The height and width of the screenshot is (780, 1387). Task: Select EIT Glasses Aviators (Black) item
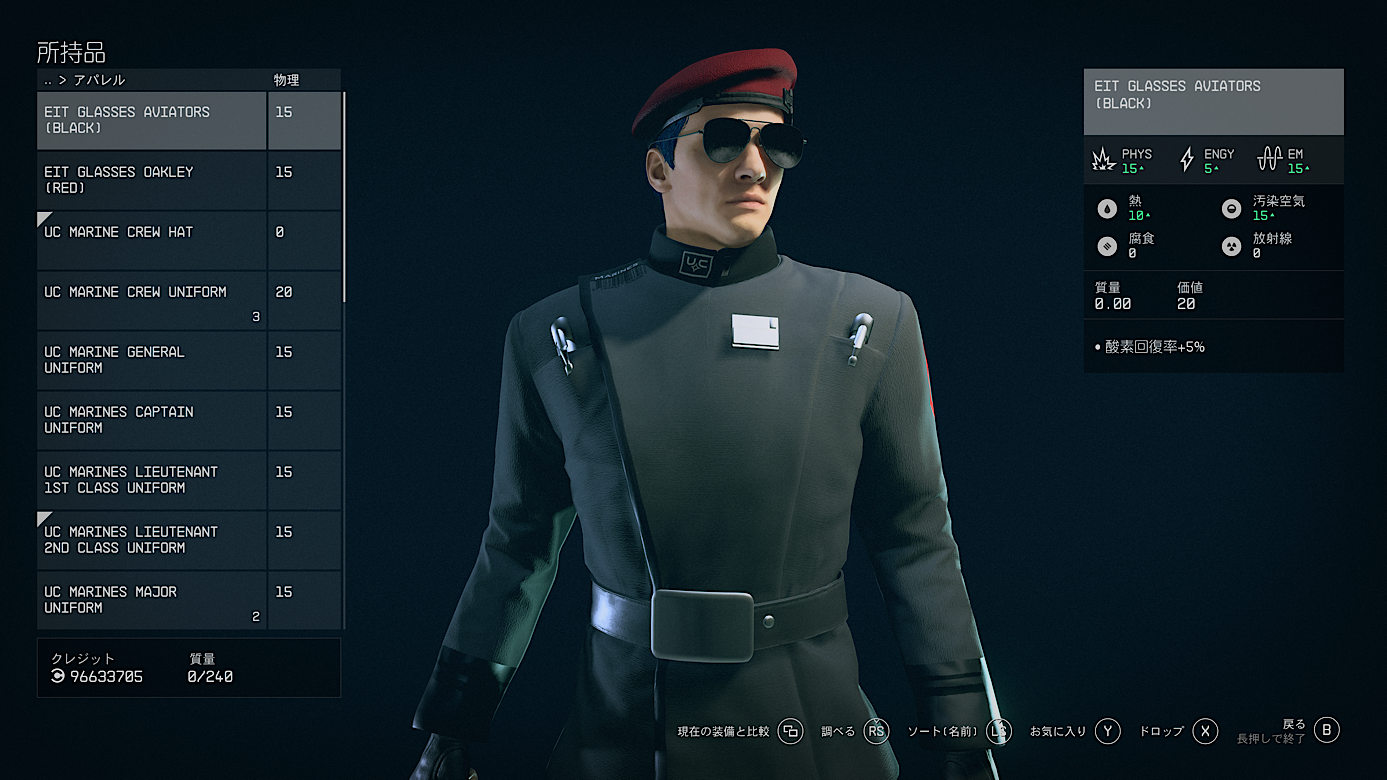(152, 120)
